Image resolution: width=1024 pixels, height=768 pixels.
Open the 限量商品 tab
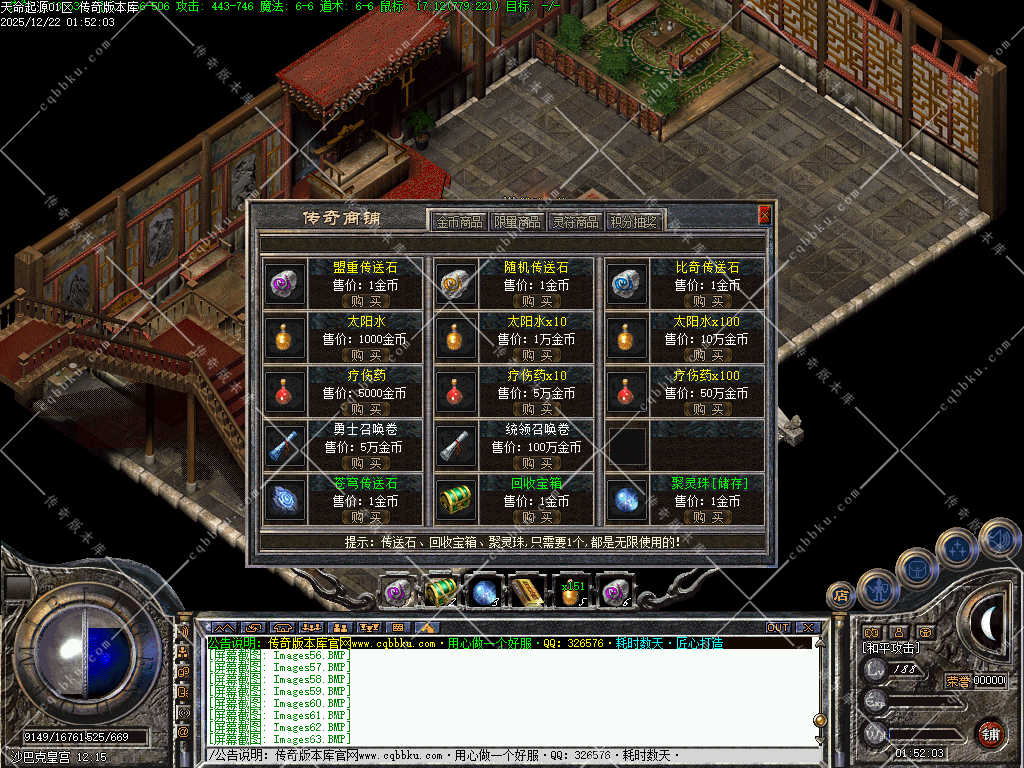[x=517, y=222]
